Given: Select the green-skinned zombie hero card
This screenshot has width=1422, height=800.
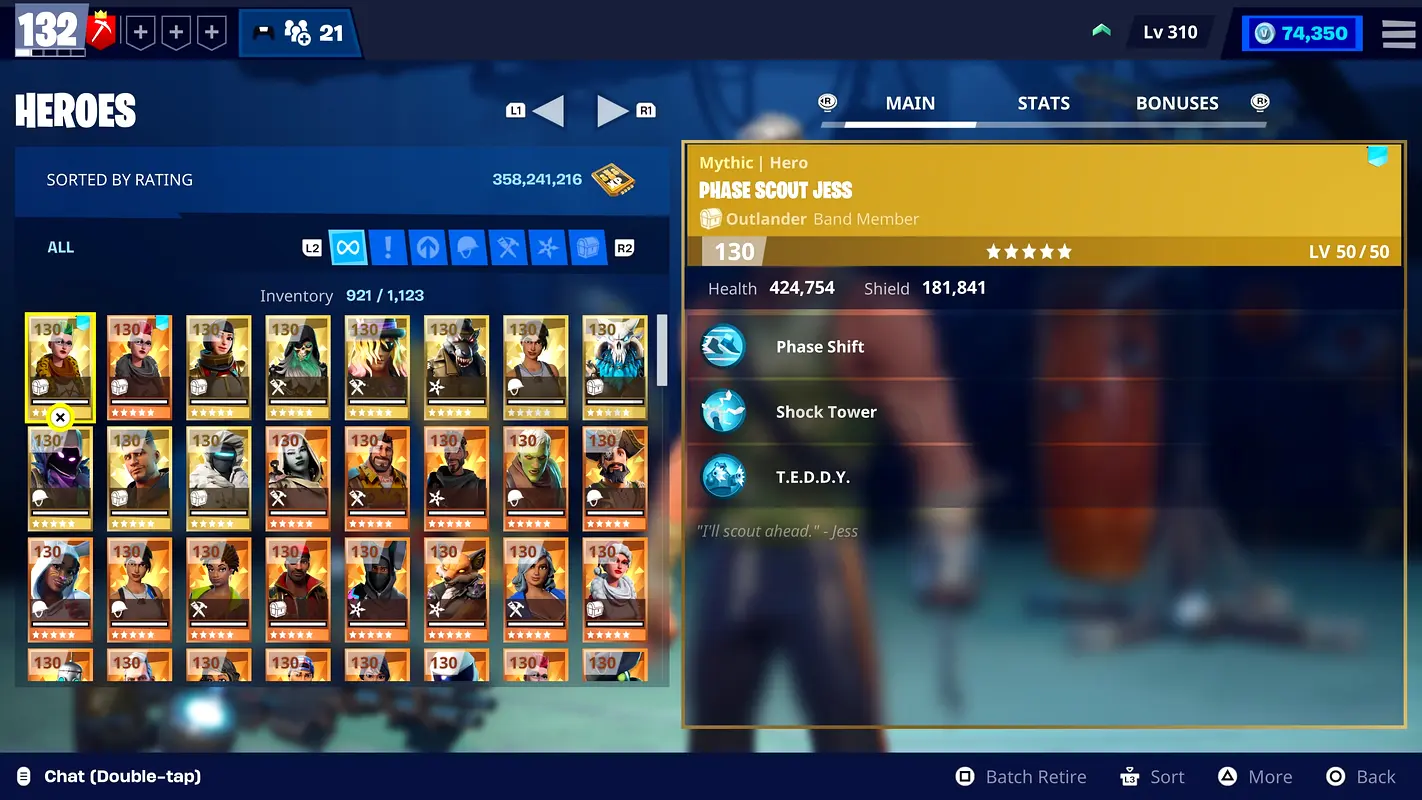Looking at the screenshot, I should tap(535, 478).
